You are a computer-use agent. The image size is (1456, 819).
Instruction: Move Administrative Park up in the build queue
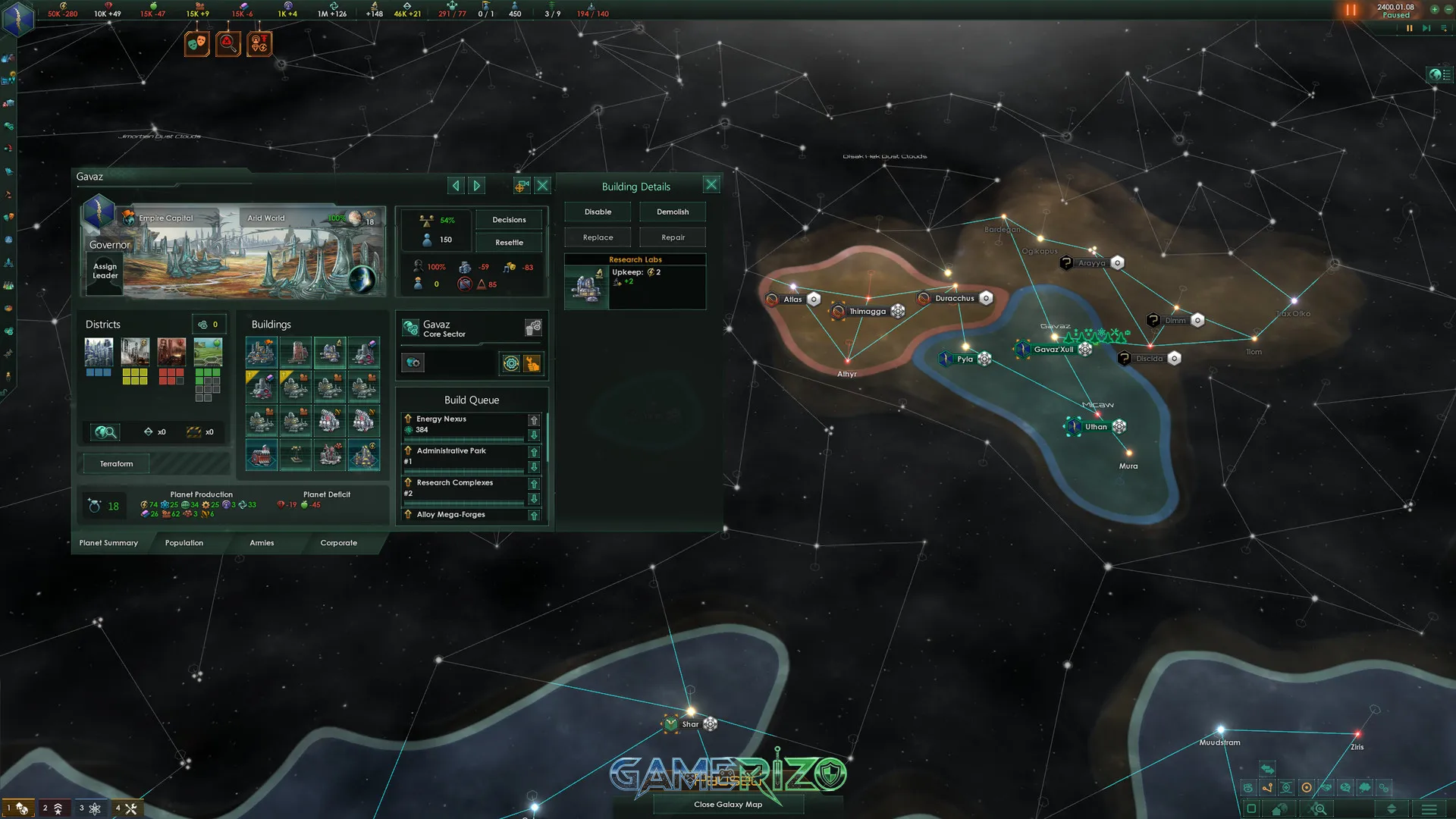(534, 451)
